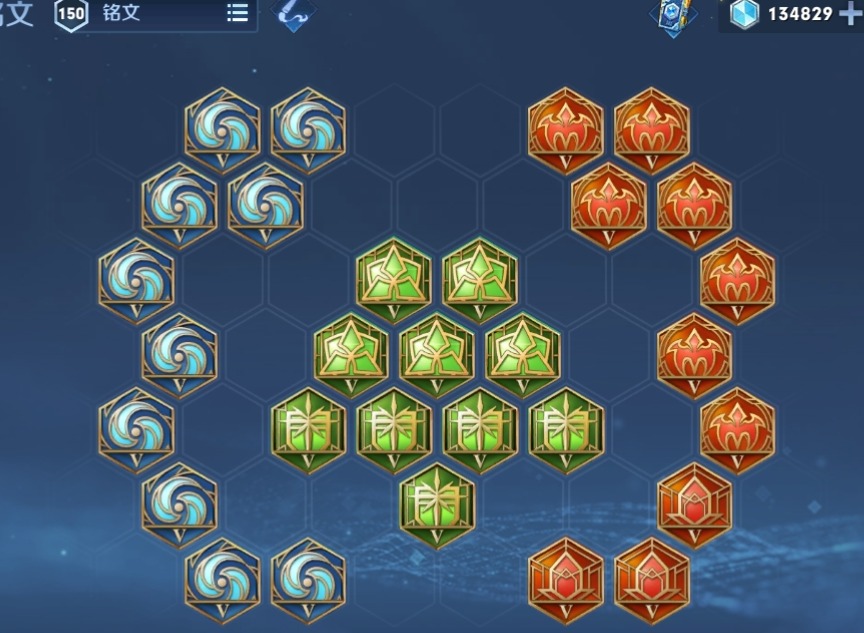
Task: Click the blue diamond brush icon
Action: [x=294, y=13]
